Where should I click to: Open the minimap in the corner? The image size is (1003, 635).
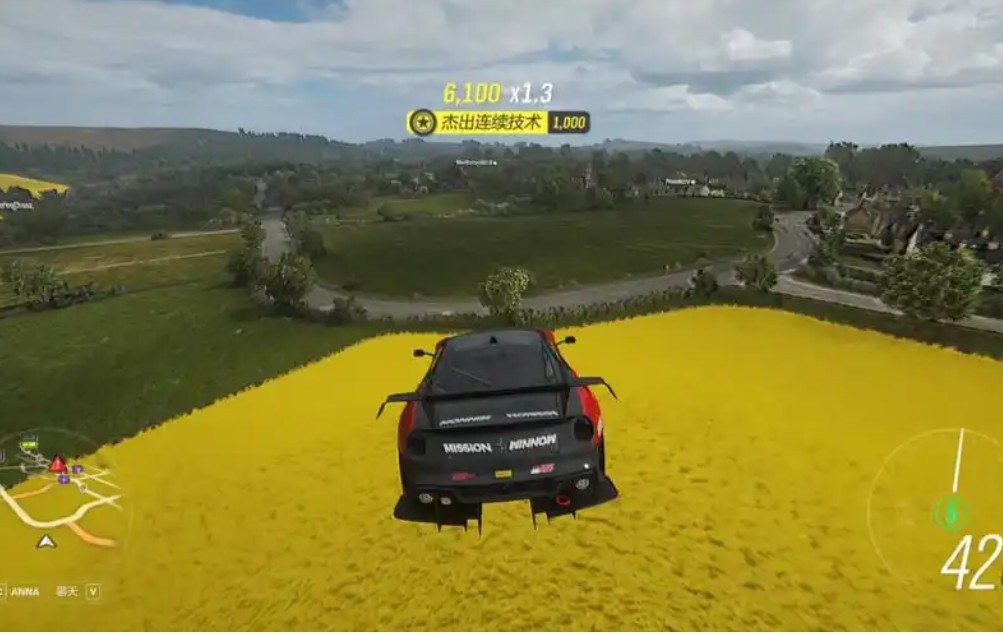(62, 497)
